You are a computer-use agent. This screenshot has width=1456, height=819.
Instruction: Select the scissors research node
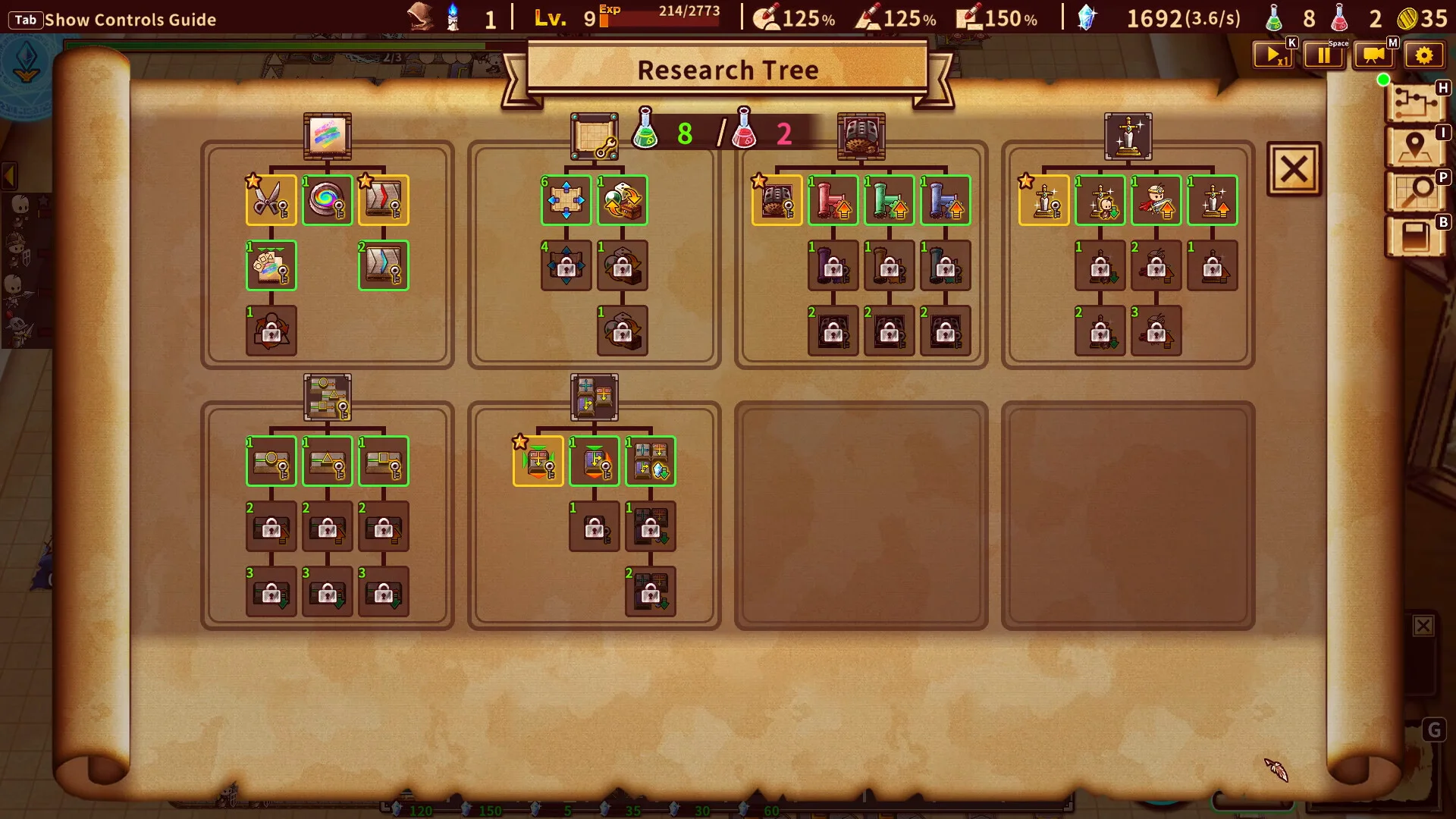click(x=271, y=200)
